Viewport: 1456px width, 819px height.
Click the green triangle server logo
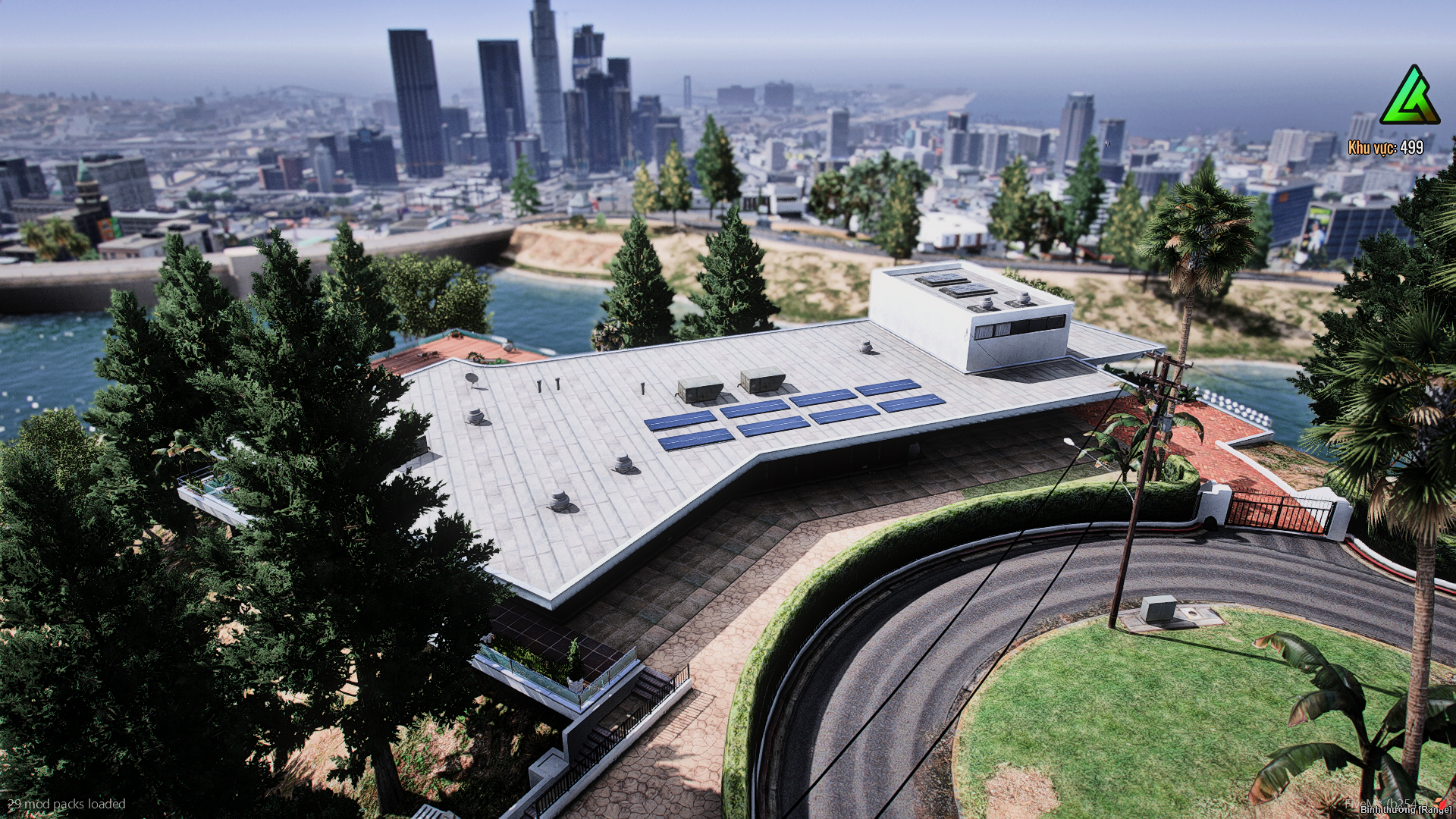click(1409, 97)
